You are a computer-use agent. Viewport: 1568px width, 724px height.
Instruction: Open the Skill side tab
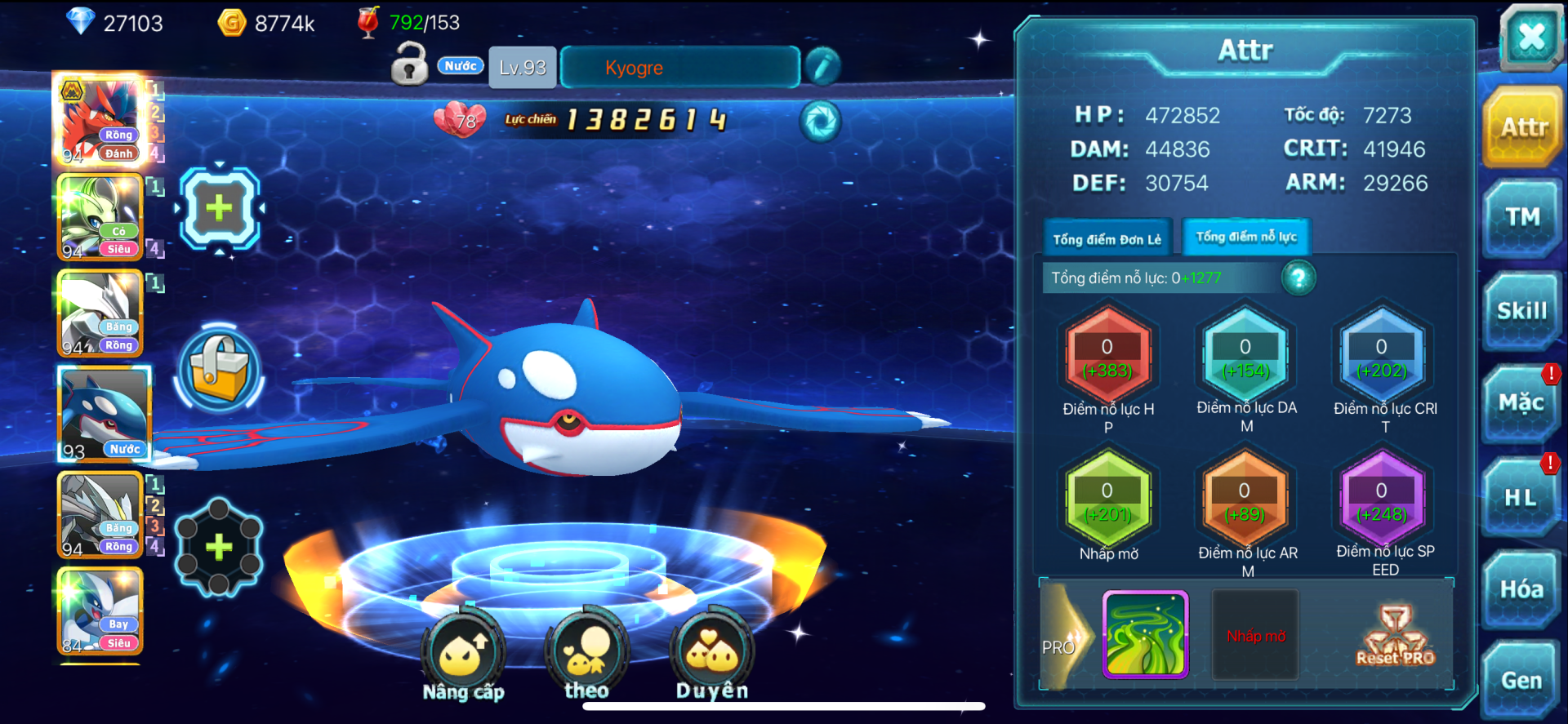[1521, 311]
